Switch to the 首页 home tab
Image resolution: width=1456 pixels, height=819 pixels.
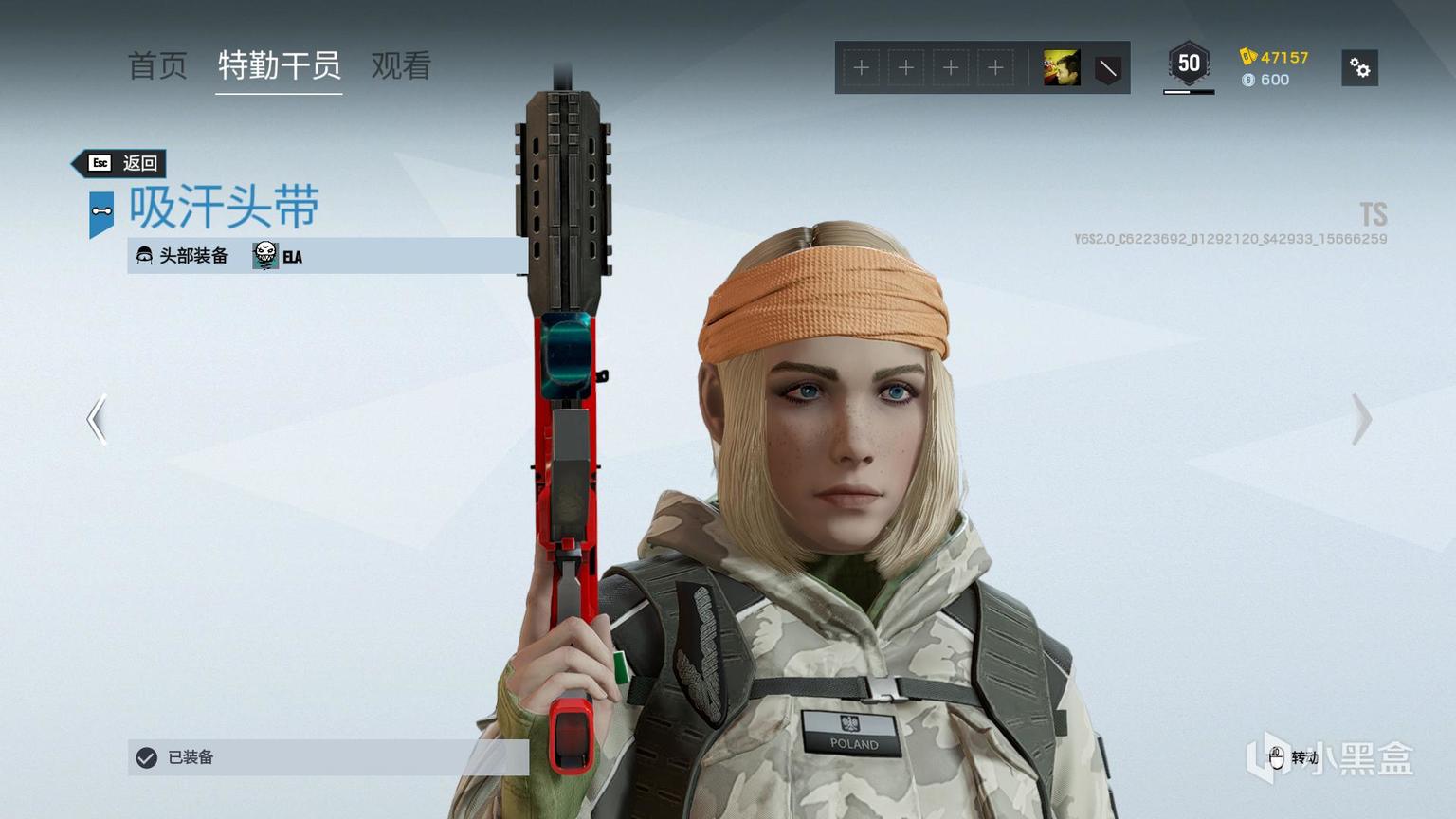157,65
